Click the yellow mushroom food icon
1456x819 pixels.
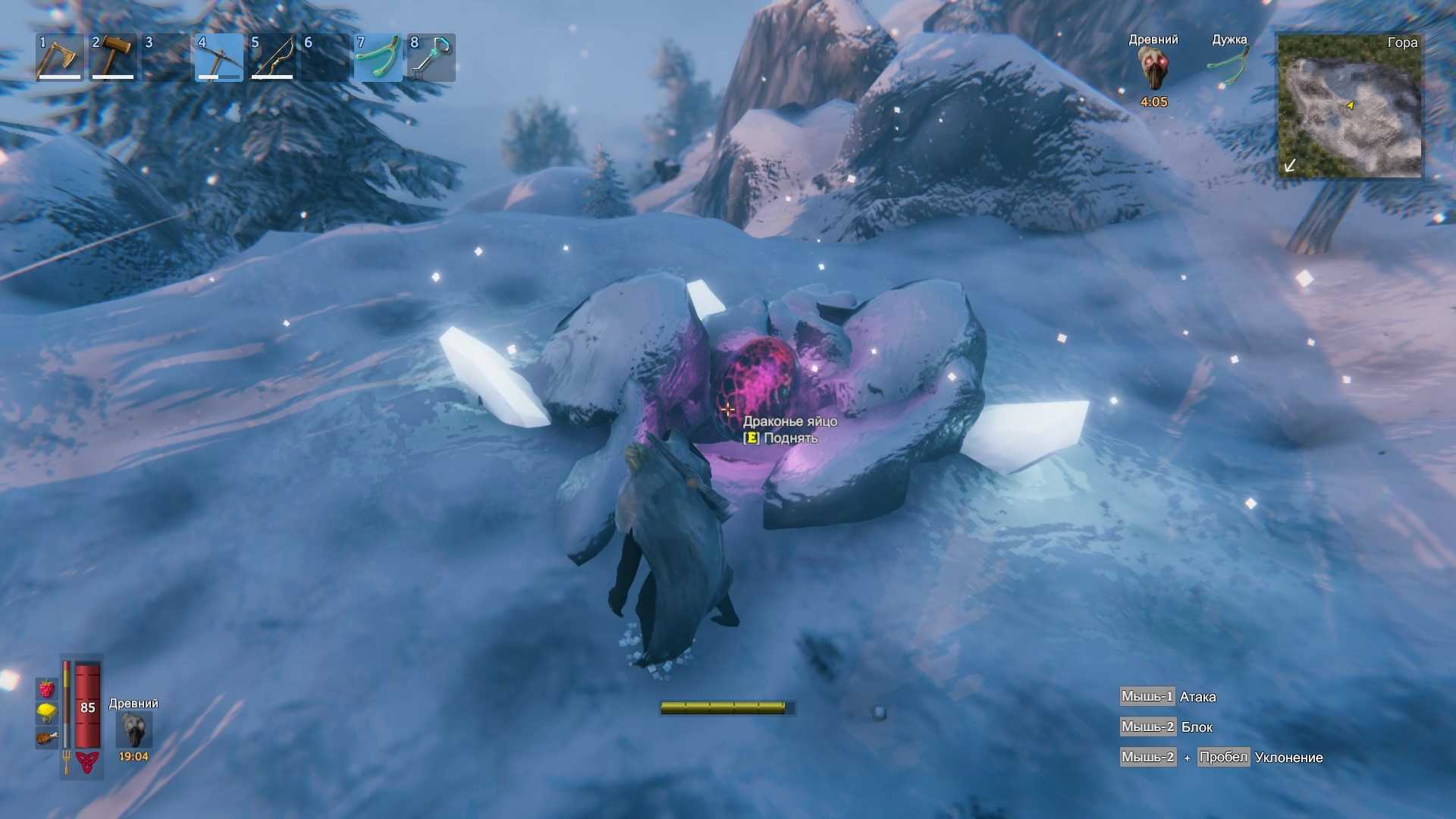click(46, 713)
